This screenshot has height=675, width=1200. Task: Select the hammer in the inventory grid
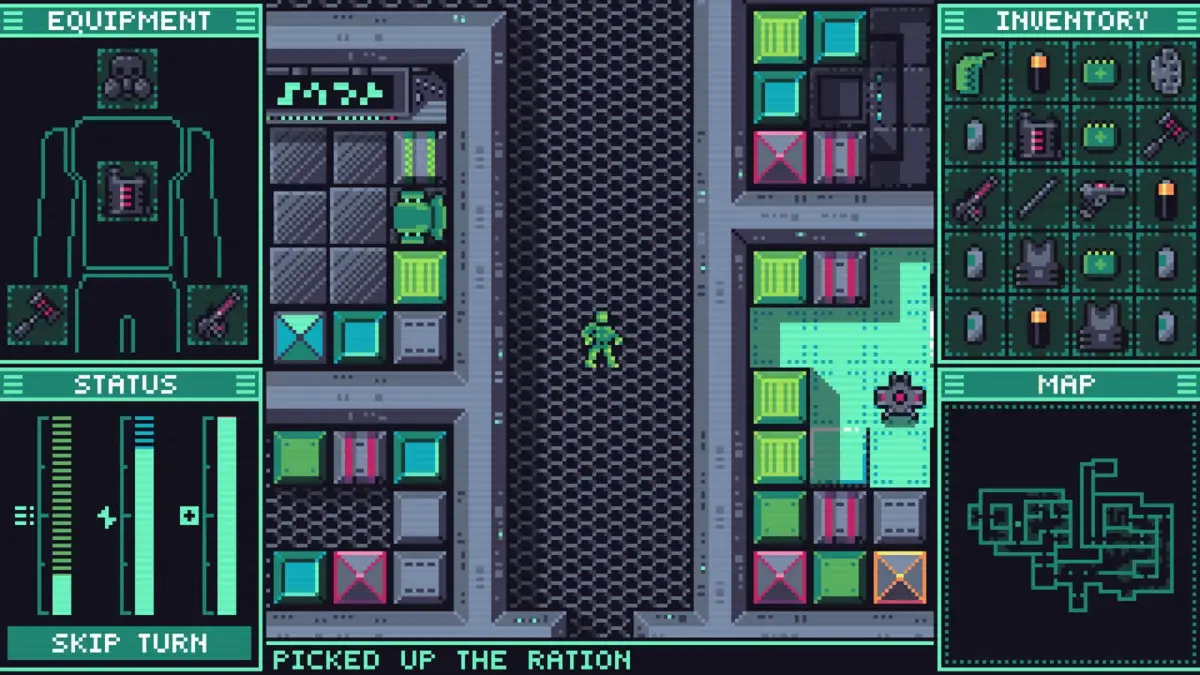1165,136
